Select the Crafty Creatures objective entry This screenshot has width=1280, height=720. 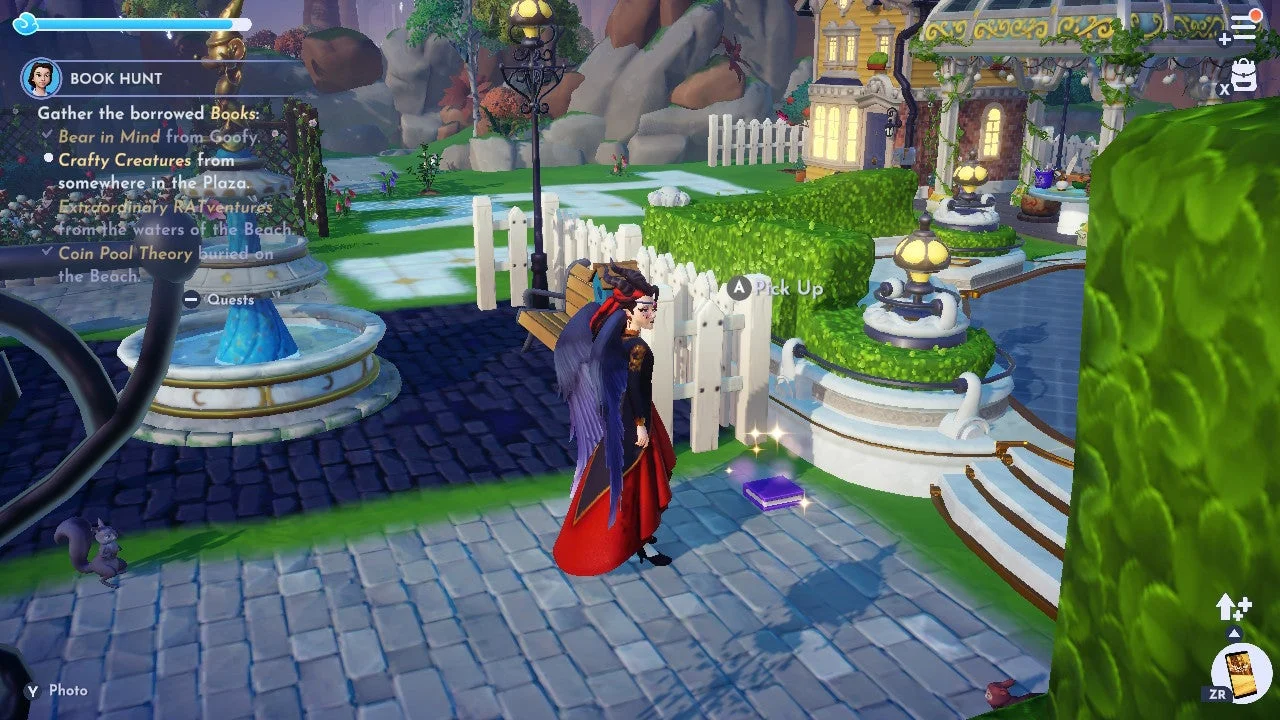125,160
